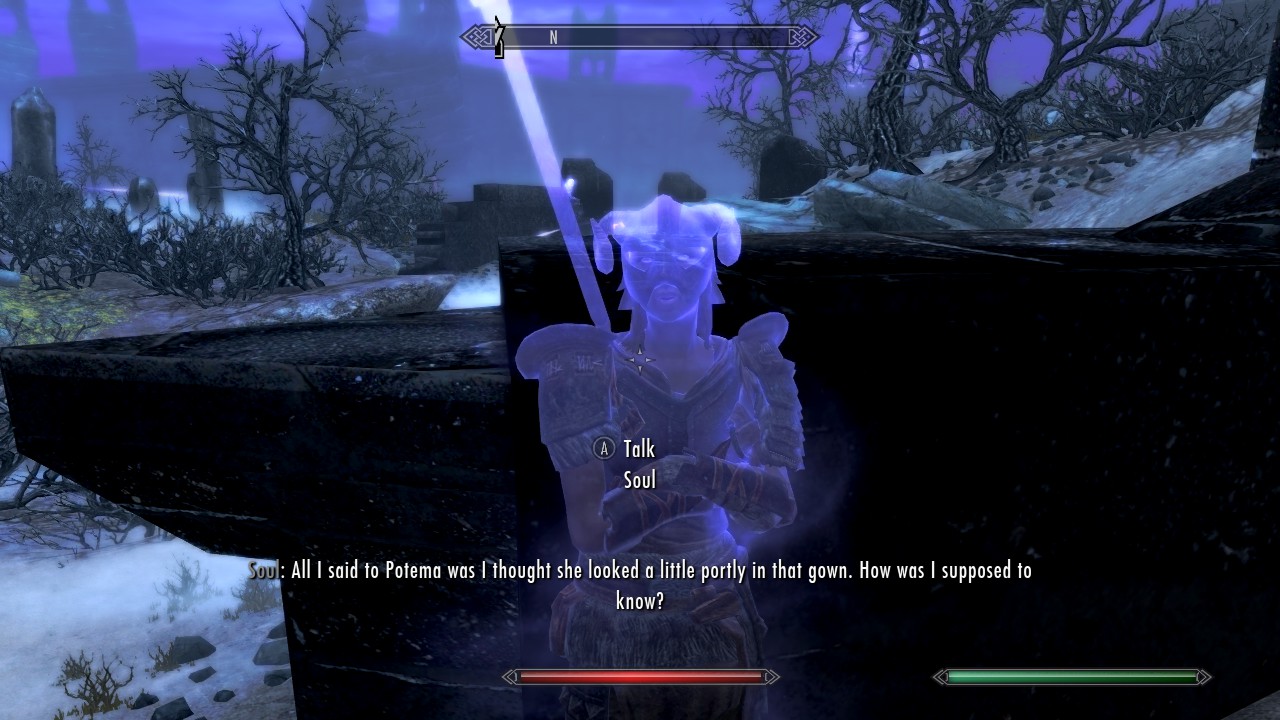This screenshot has height=720, width=1280.
Task: Click the red health bar
Action: point(640,677)
